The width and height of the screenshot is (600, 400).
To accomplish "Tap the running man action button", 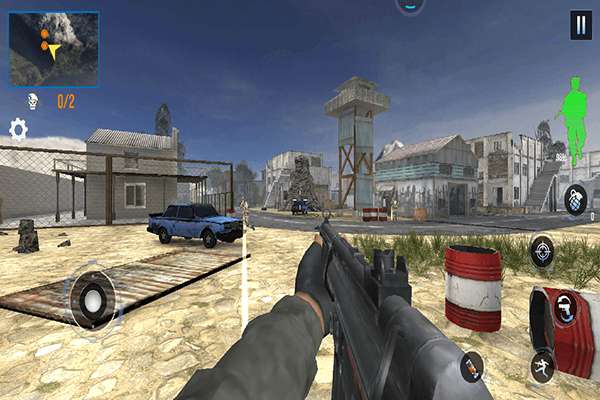I will pos(543,364).
